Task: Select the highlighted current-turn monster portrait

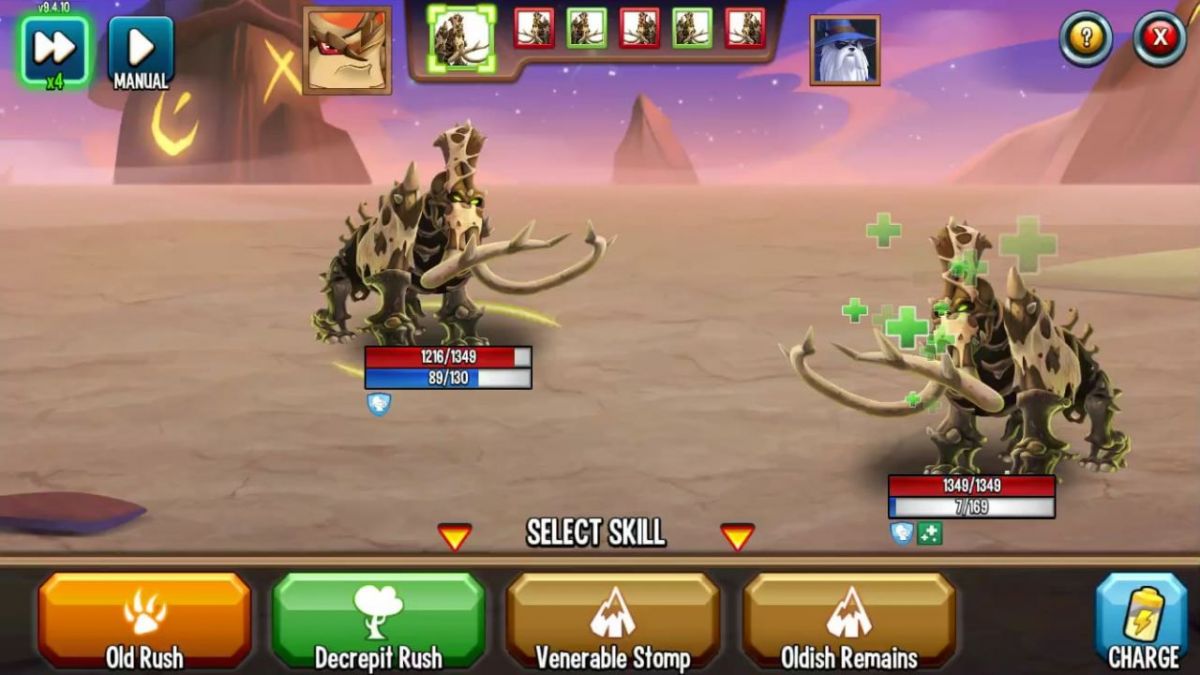Action: click(461, 38)
